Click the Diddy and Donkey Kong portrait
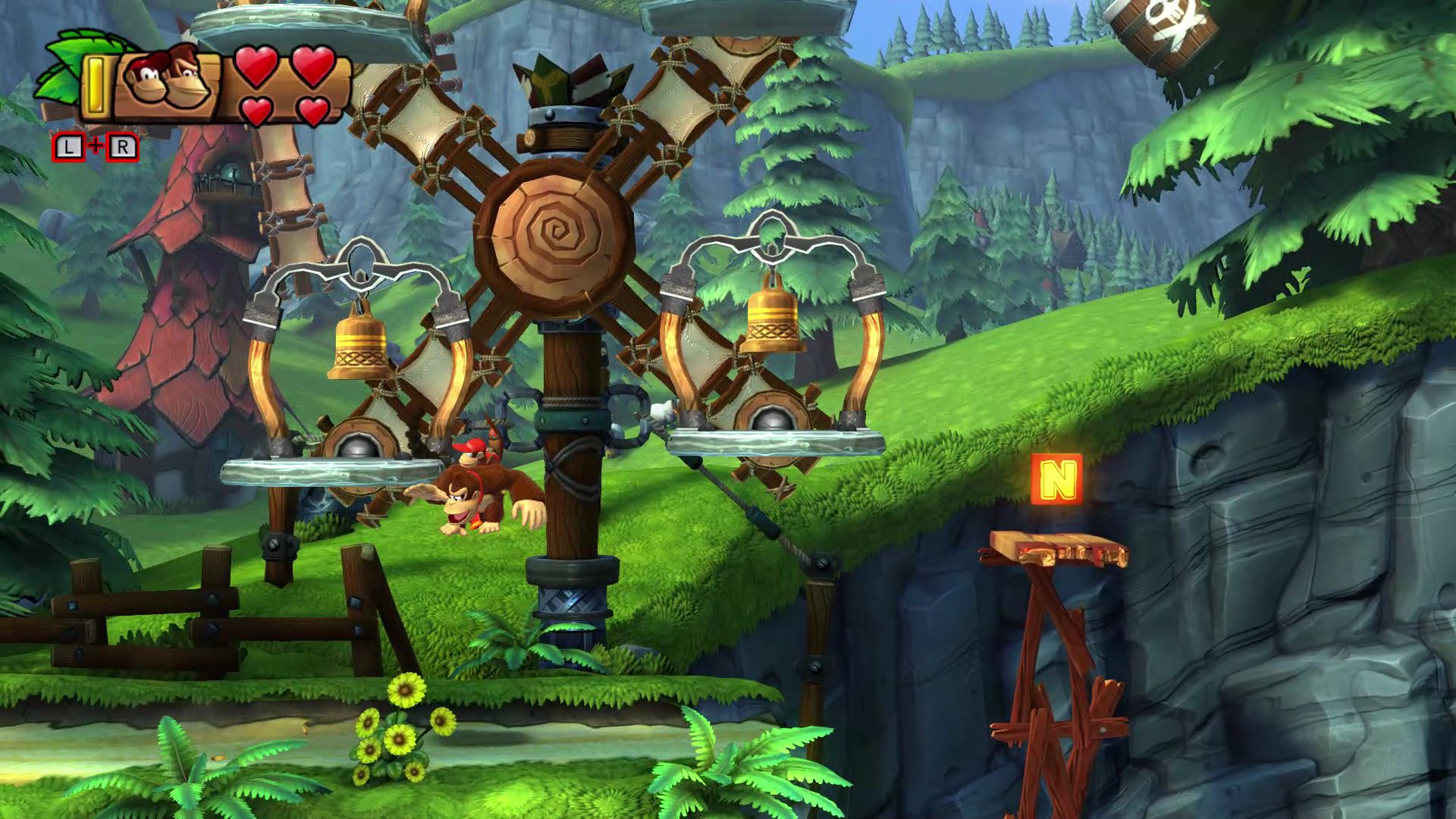This screenshot has width=1456, height=819. click(x=167, y=80)
